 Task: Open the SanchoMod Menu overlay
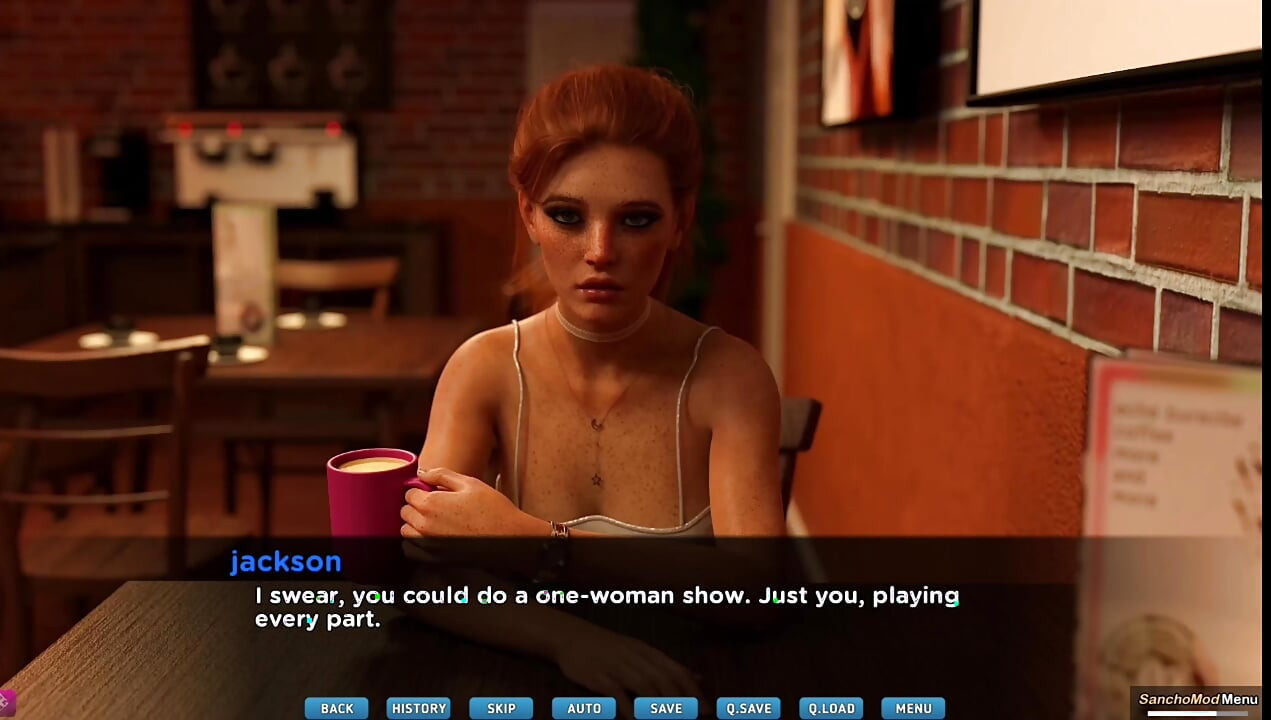click(x=1198, y=700)
